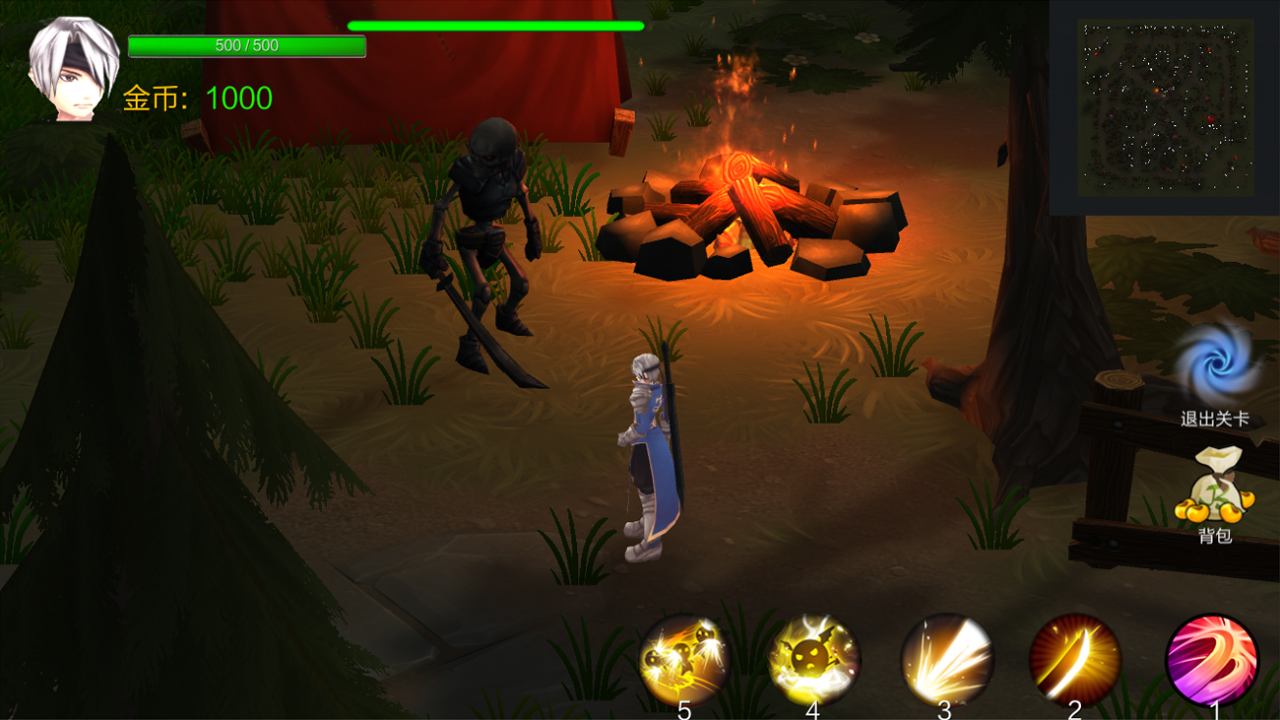Trigger skill 2, the glowing blade strike
The image size is (1280, 720).
click(1073, 659)
